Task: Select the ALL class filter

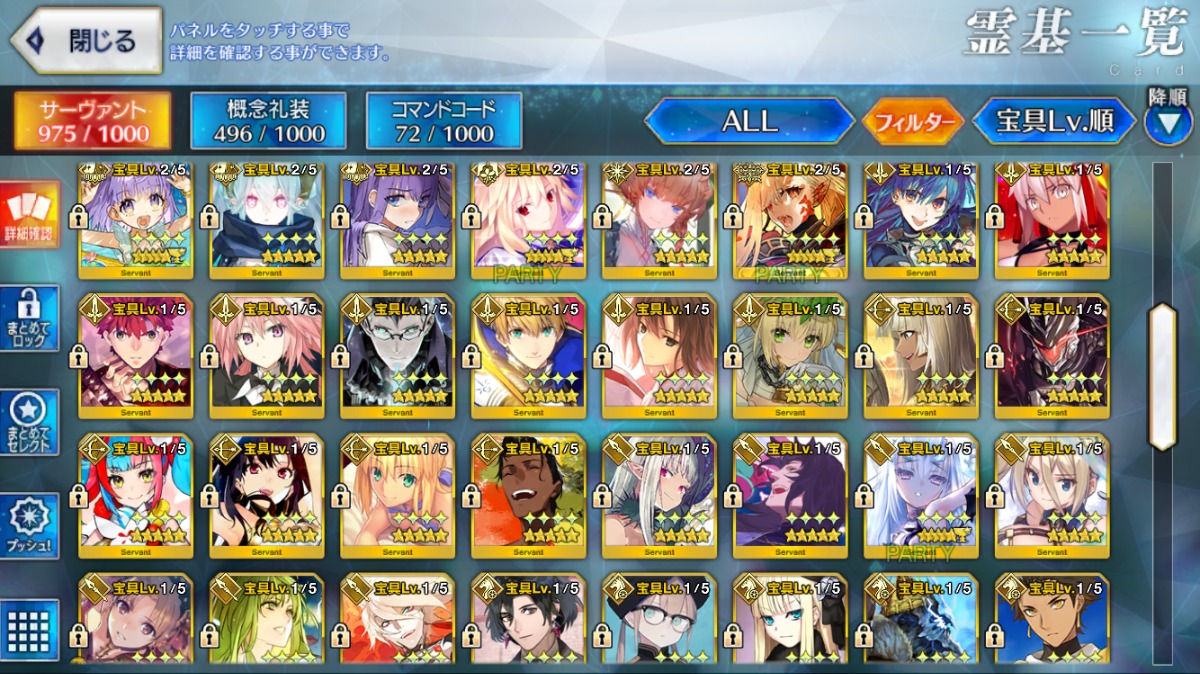Action: coord(749,121)
